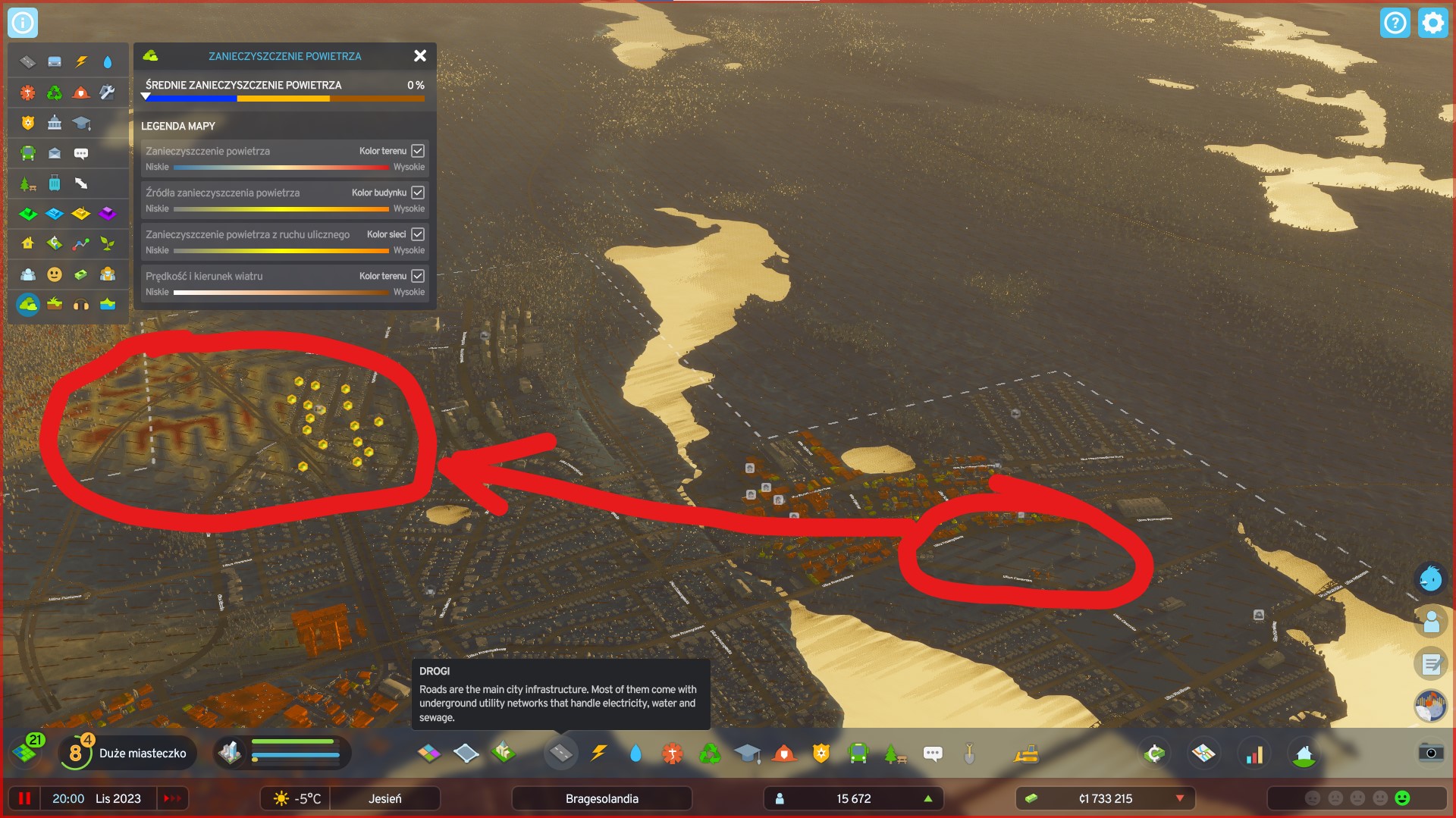
Task: Open the help question mark button
Action: tap(1396, 23)
